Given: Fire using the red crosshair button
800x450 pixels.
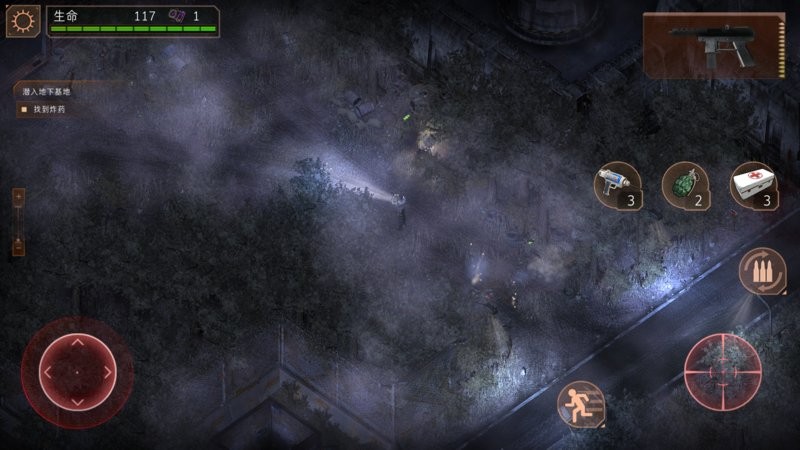Looking at the screenshot, I should click(x=722, y=371).
